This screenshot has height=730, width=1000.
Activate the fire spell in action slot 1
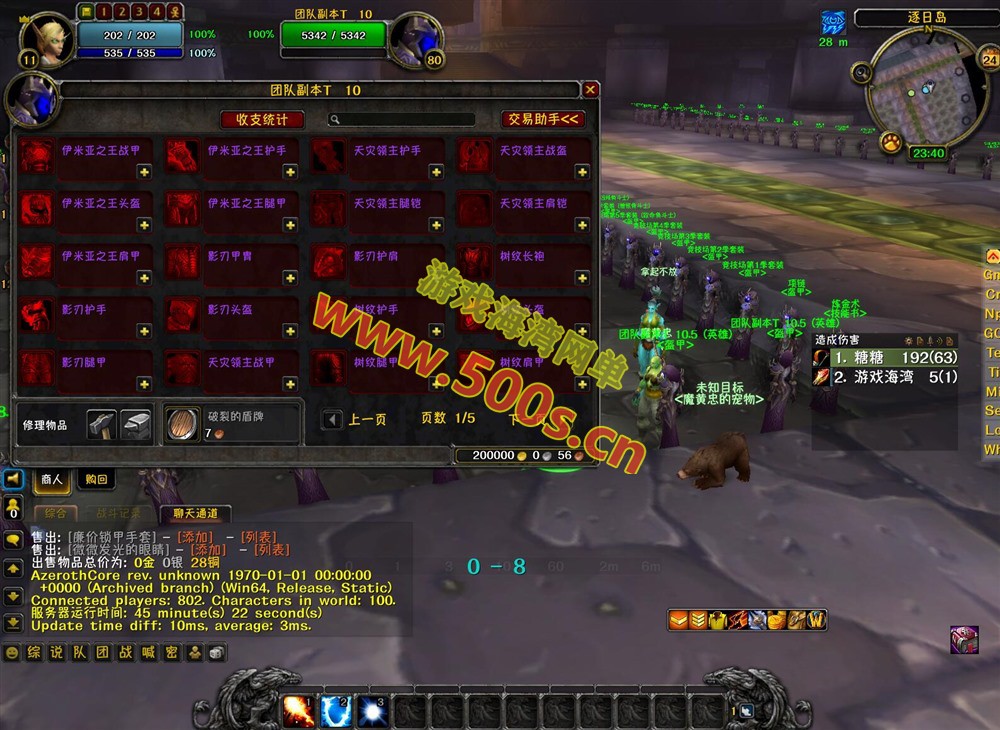299,711
